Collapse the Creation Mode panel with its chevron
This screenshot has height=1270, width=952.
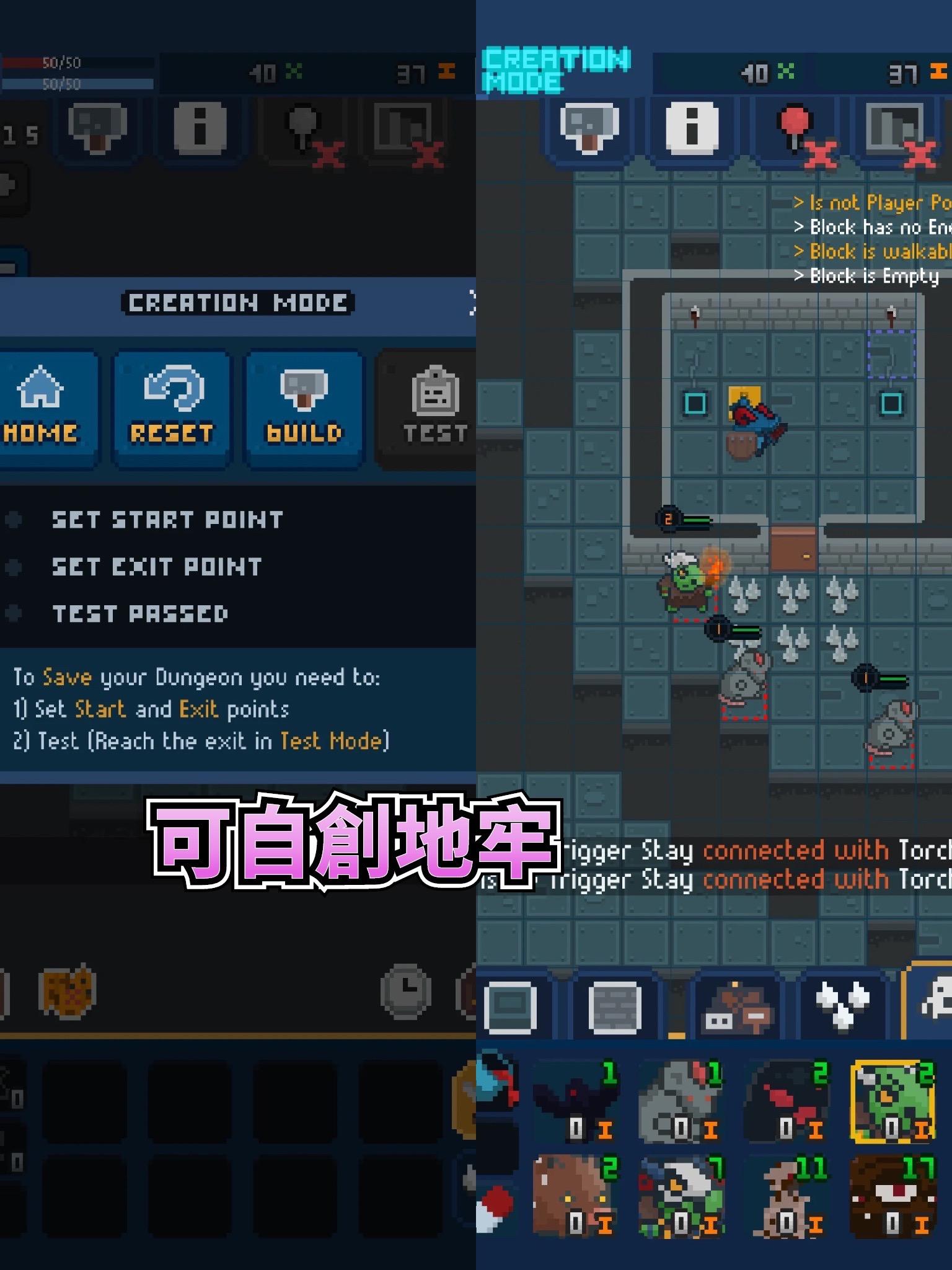point(472,304)
